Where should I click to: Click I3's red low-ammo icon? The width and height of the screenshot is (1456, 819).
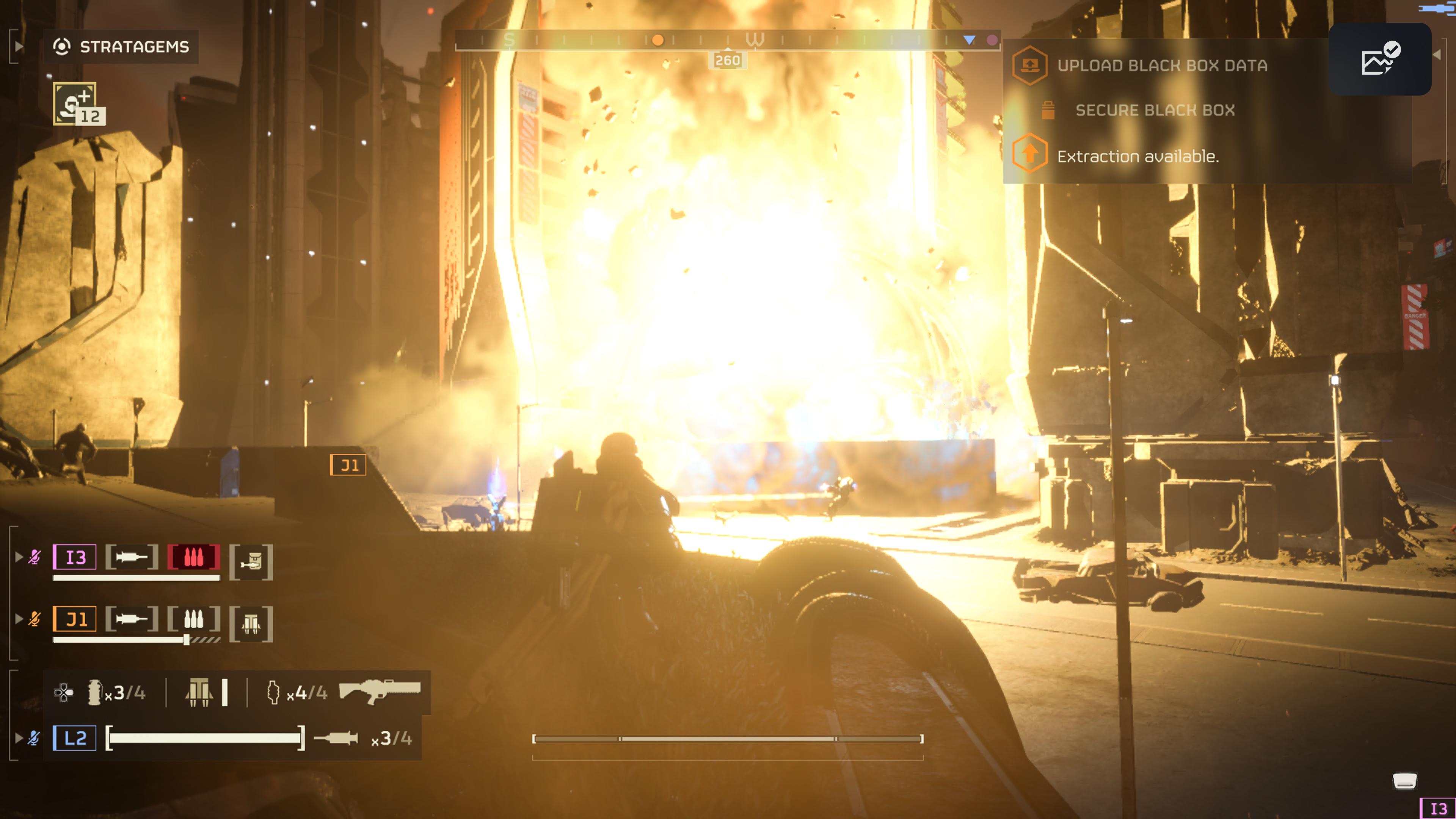(193, 557)
